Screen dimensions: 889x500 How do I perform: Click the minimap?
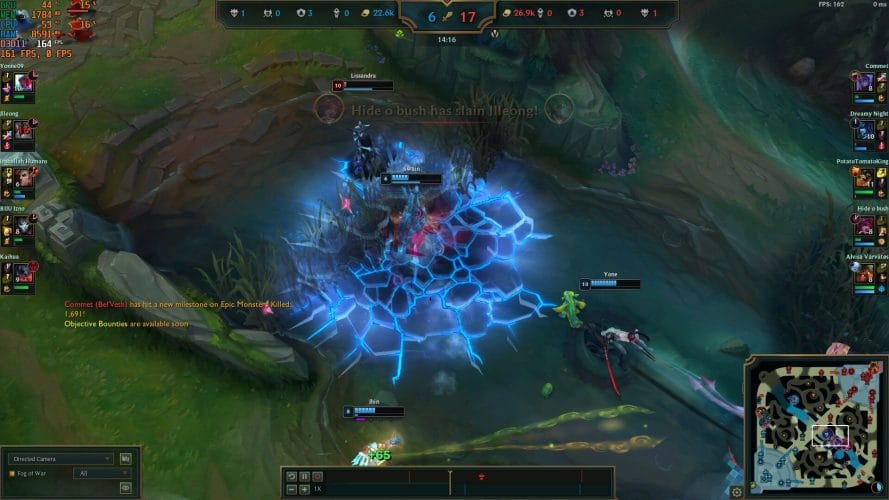pyautogui.click(x=808, y=425)
